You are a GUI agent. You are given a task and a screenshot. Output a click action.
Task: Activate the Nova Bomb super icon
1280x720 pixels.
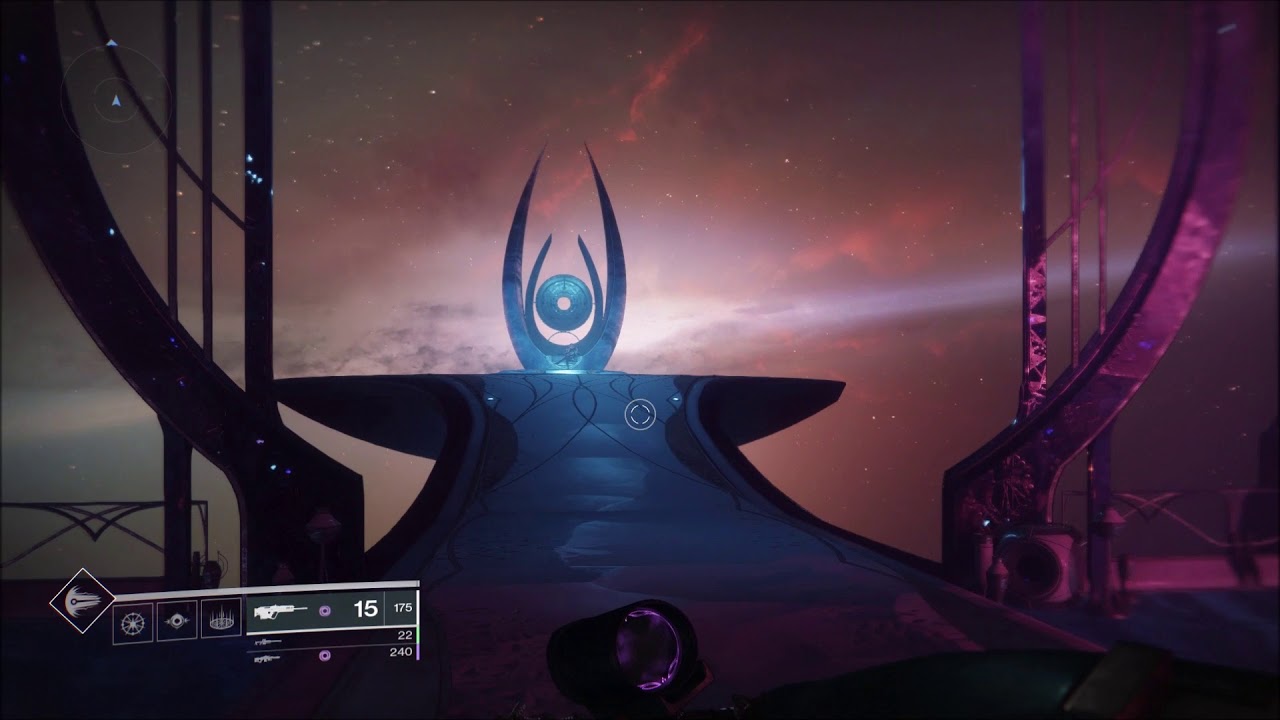pos(81,600)
